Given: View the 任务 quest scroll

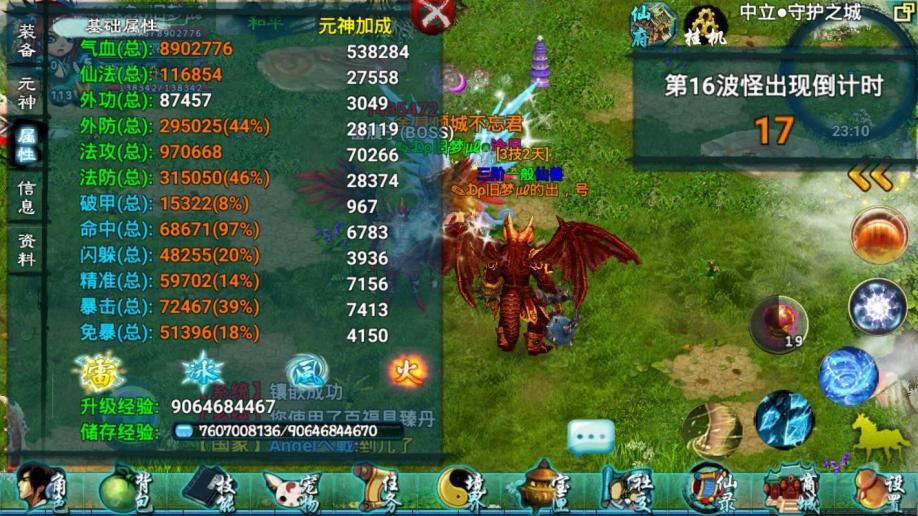Looking at the screenshot, I should (376, 489).
